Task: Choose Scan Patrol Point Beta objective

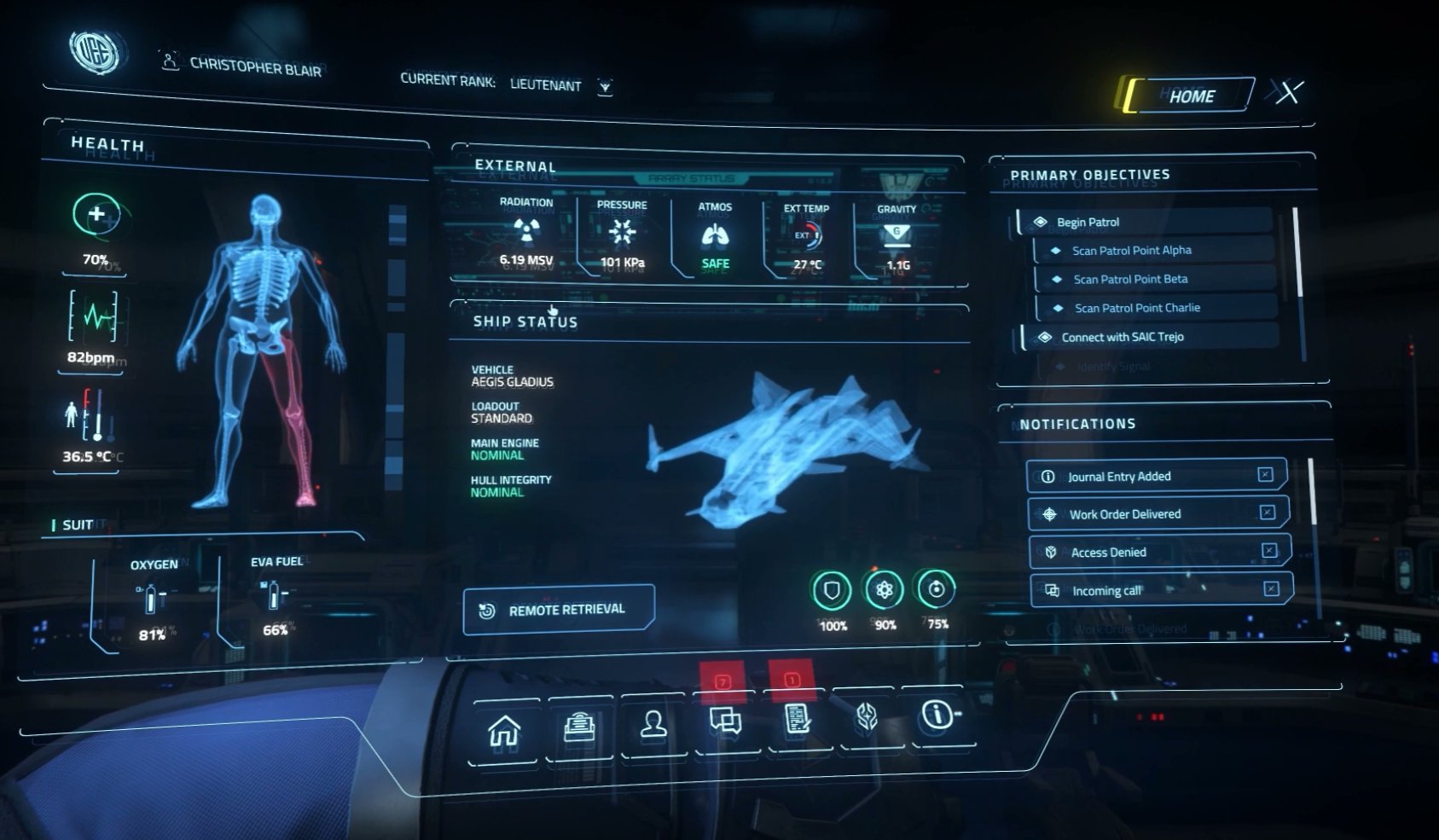Action: [1130, 280]
